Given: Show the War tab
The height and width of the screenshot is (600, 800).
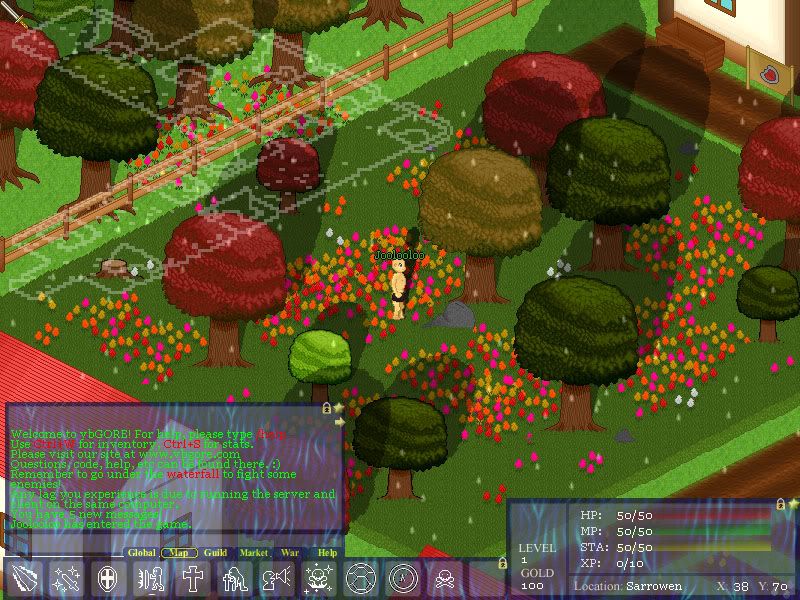Looking at the screenshot, I should coord(290,552).
